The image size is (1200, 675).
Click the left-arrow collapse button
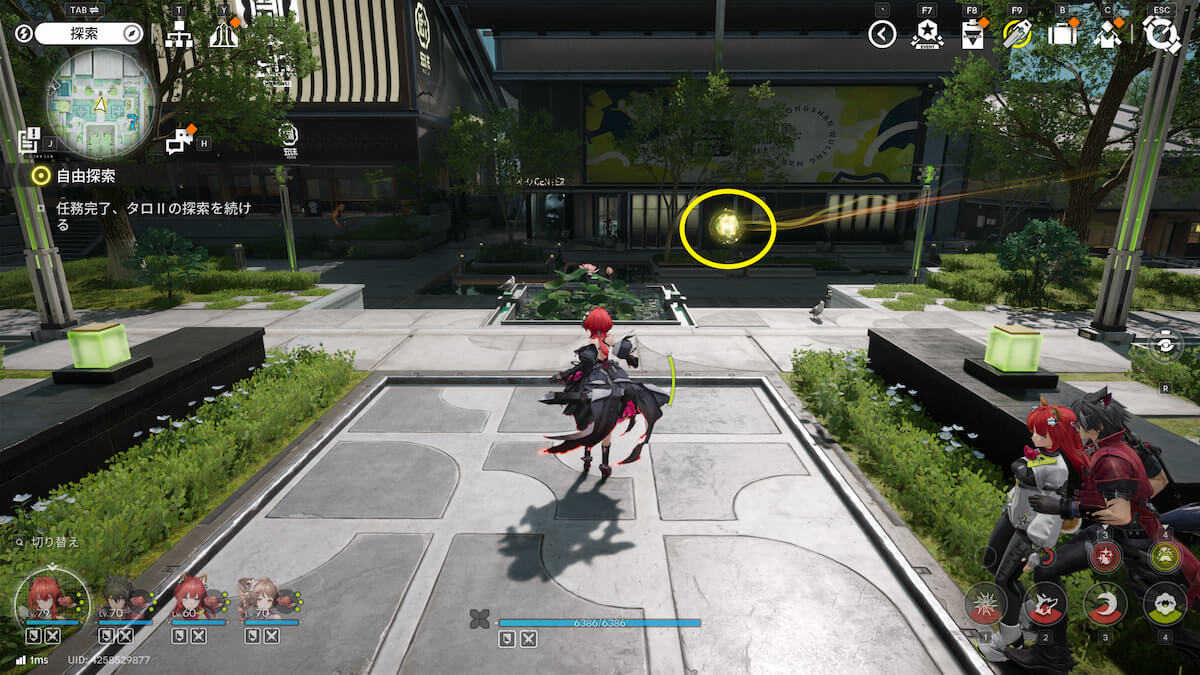[x=881, y=35]
